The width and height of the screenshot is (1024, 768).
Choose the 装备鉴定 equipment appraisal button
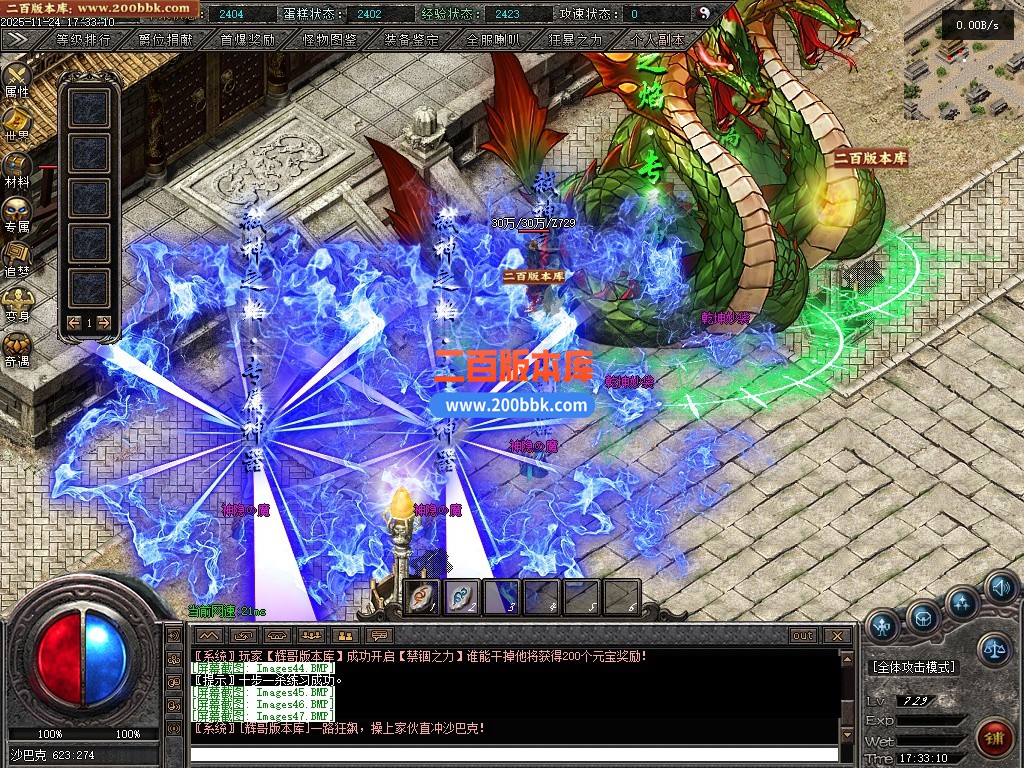pyautogui.click(x=411, y=40)
